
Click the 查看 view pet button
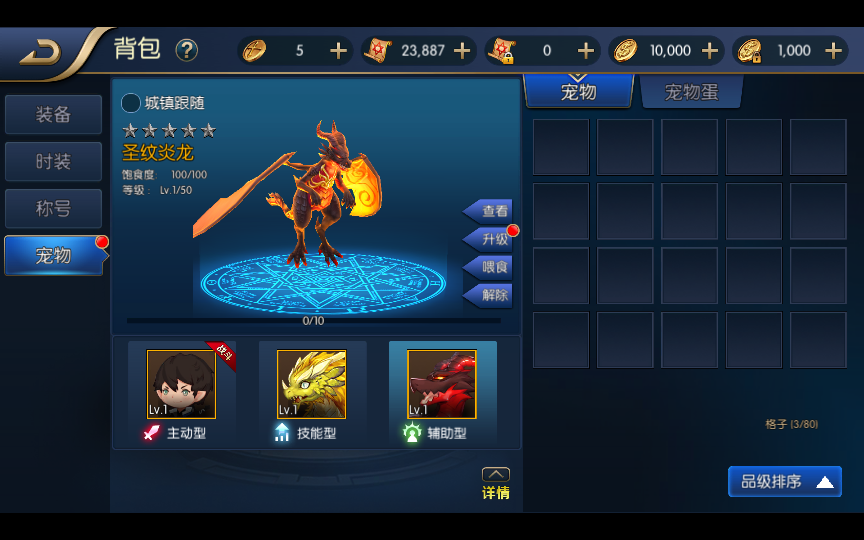(490, 211)
